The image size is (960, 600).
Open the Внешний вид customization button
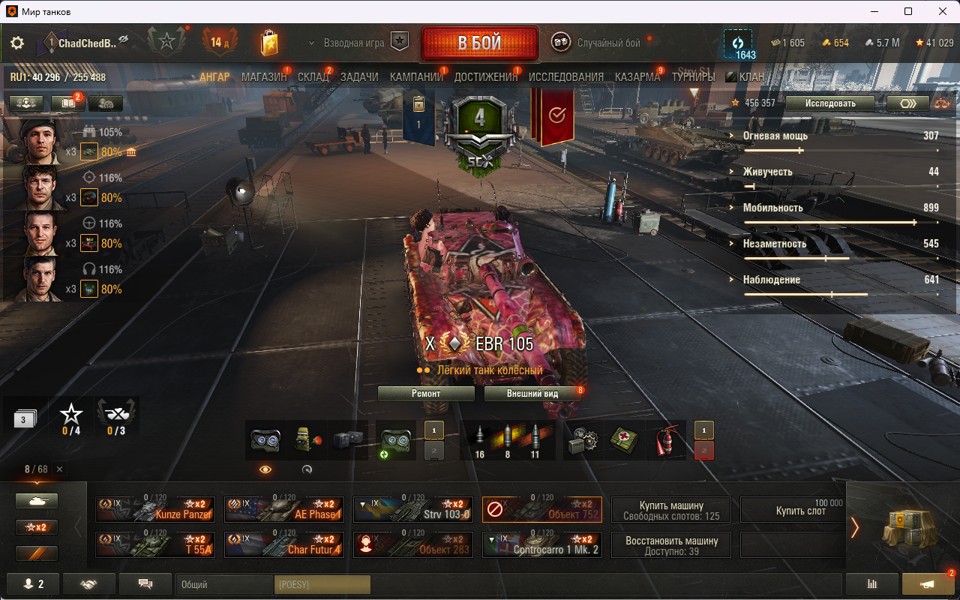531,394
